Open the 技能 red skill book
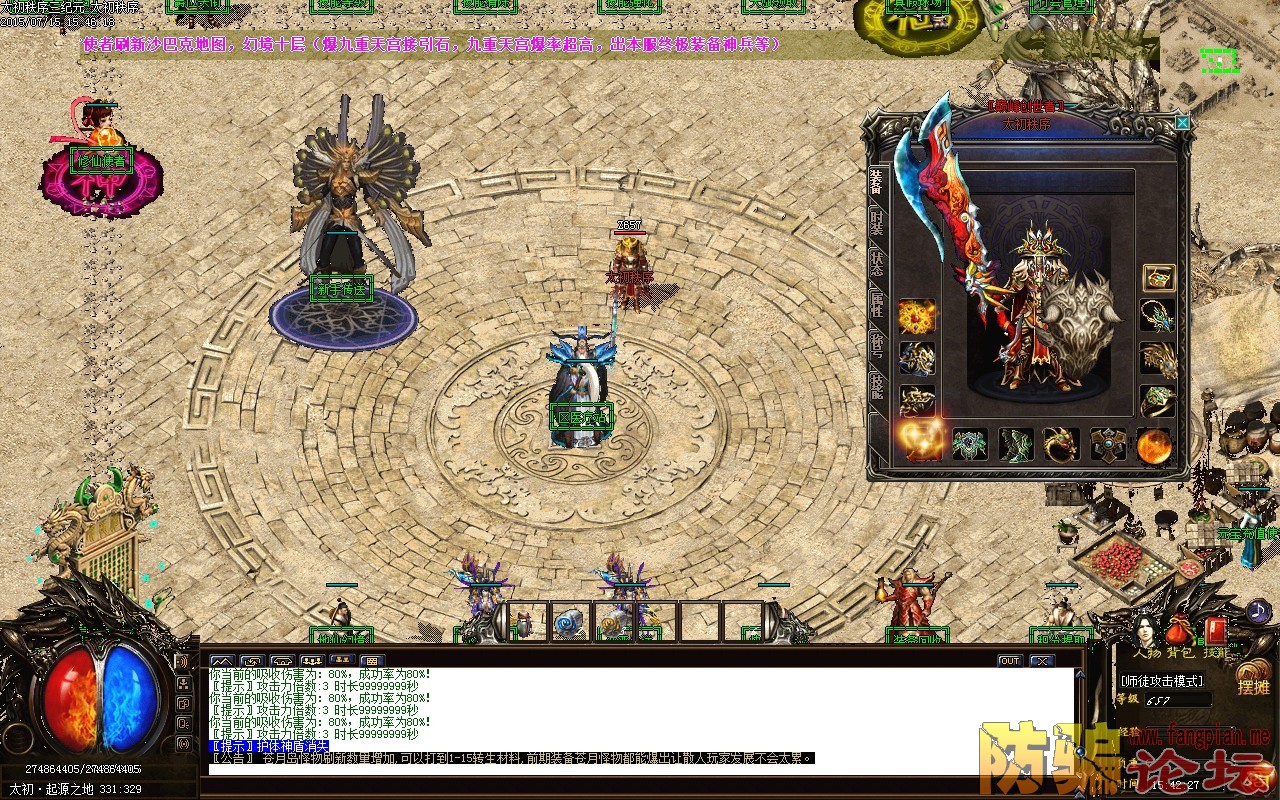This screenshot has width=1280, height=800. 1214,633
